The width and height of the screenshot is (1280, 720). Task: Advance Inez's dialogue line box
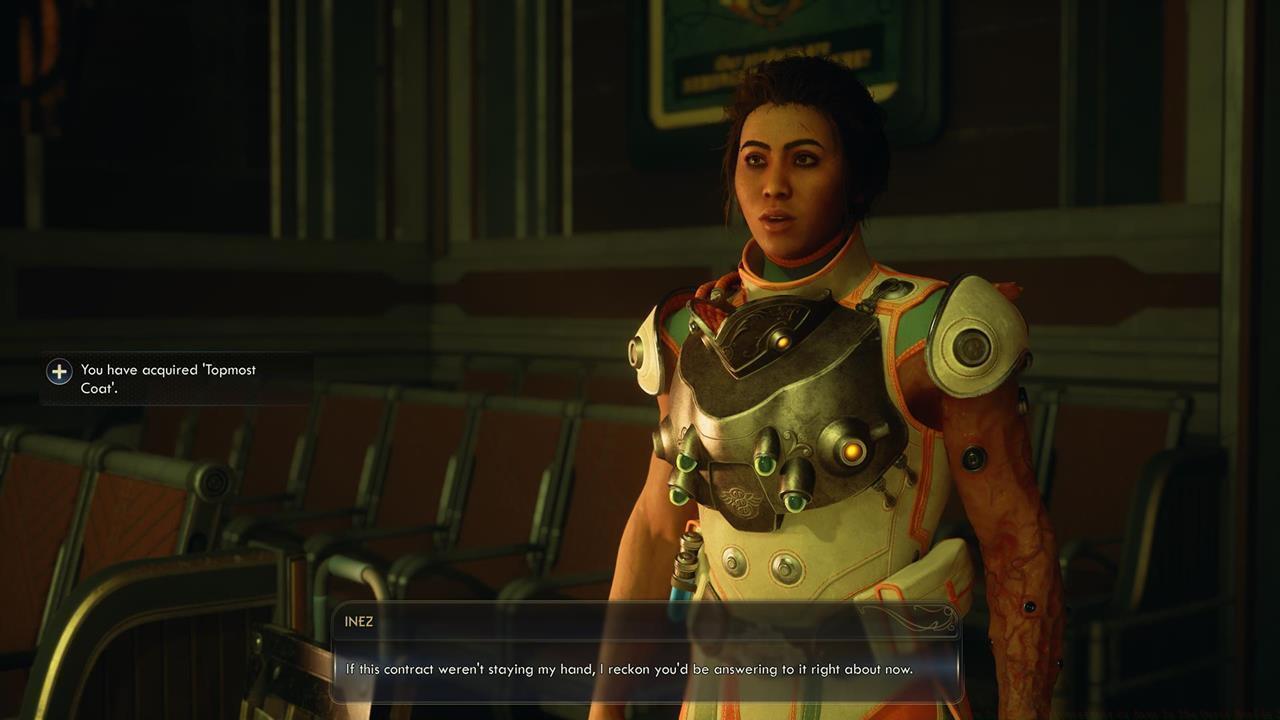coord(646,668)
